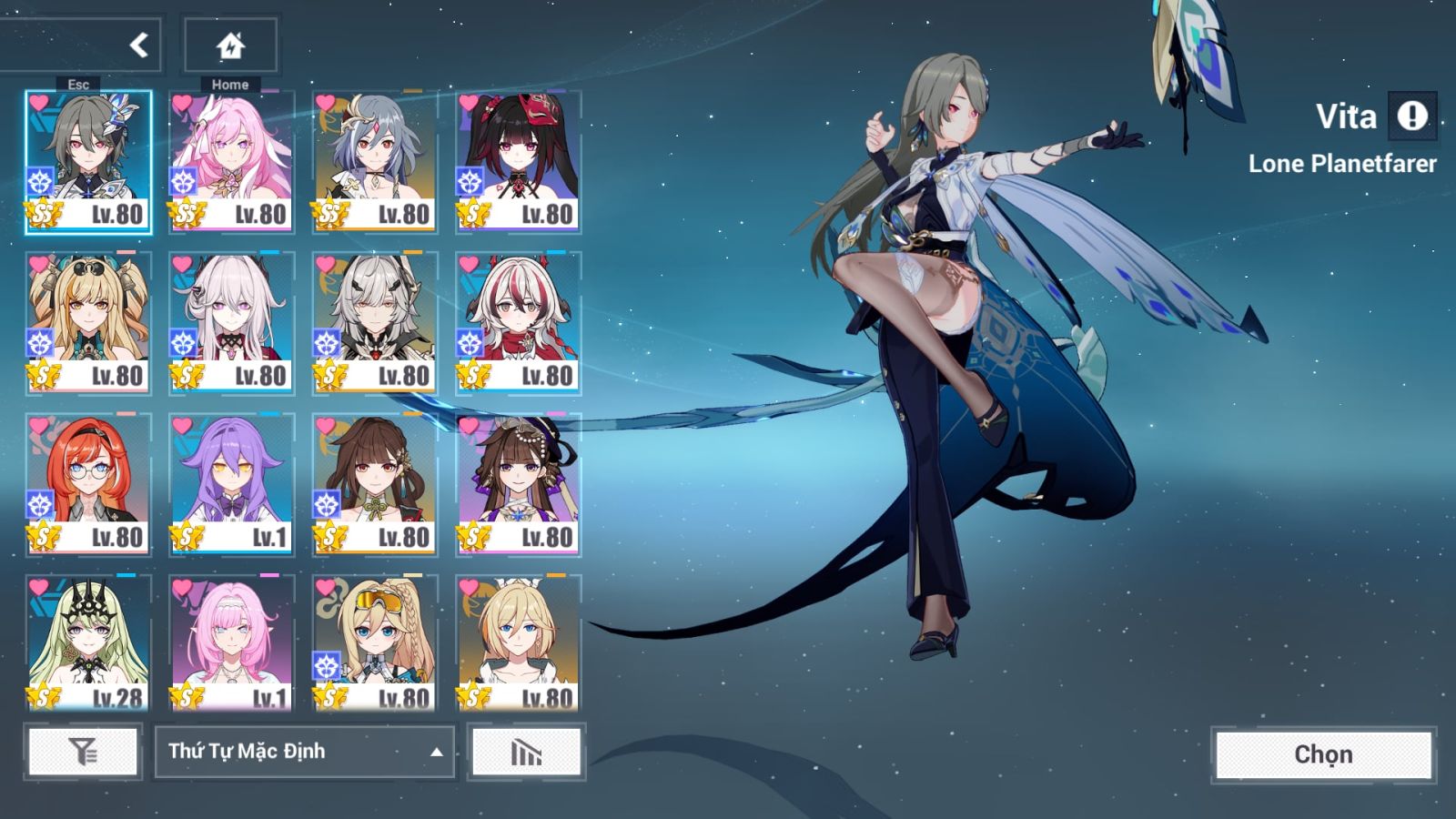Choose the pink-haired character with white ribbon
The width and height of the screenshot is (1456, 819).
click(x=231, y=161)
